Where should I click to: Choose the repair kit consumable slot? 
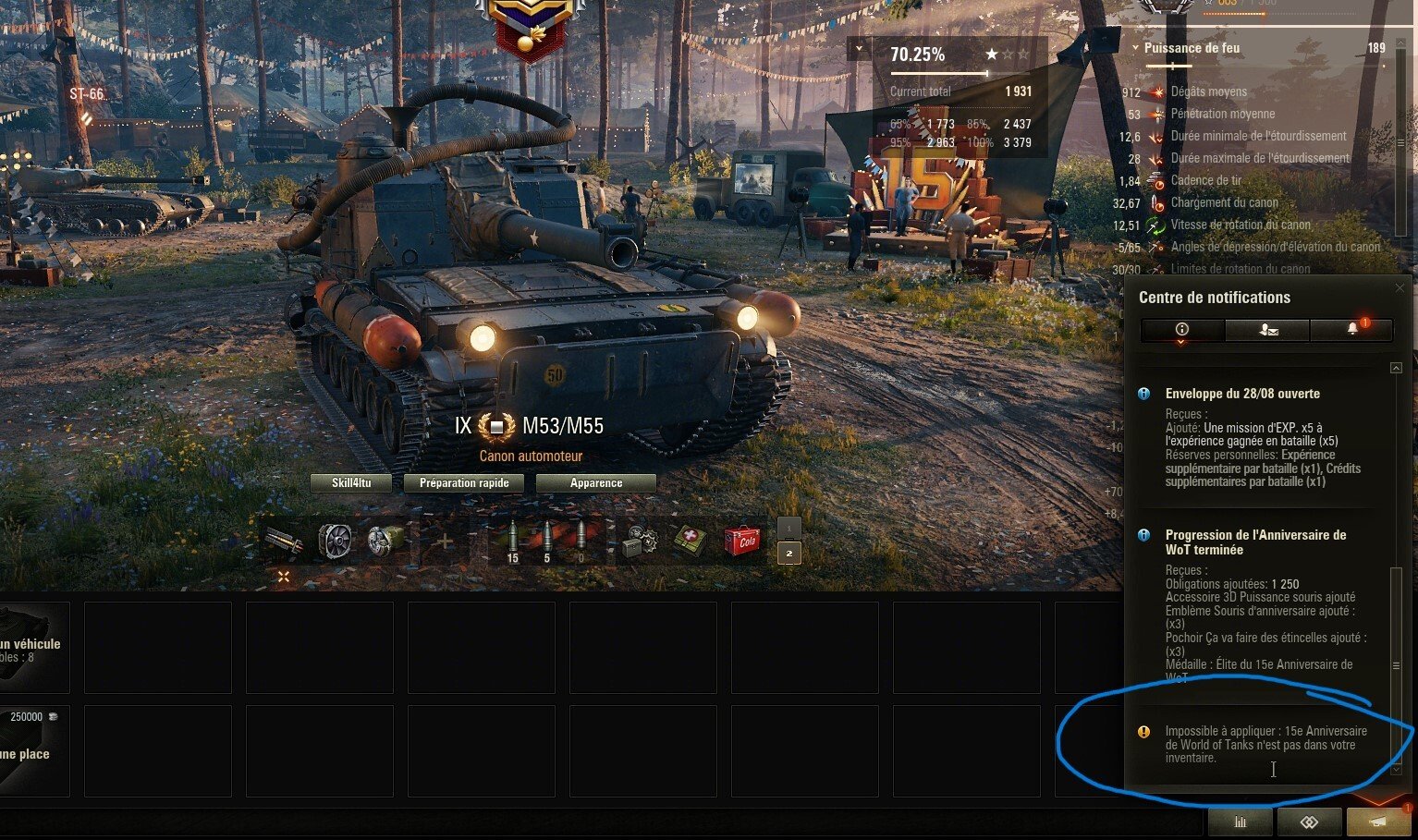pyautogui.click(x=640, y=541)
